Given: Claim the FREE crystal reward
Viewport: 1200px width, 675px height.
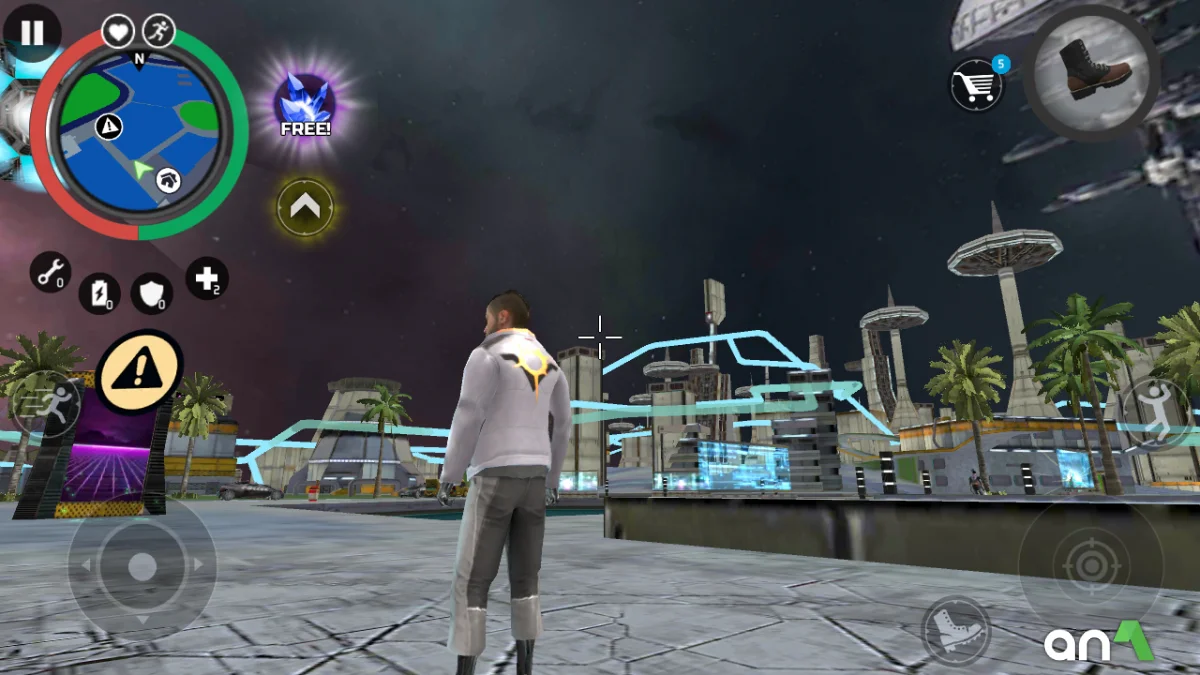Looking at the screenshot, I should [305, 105].
